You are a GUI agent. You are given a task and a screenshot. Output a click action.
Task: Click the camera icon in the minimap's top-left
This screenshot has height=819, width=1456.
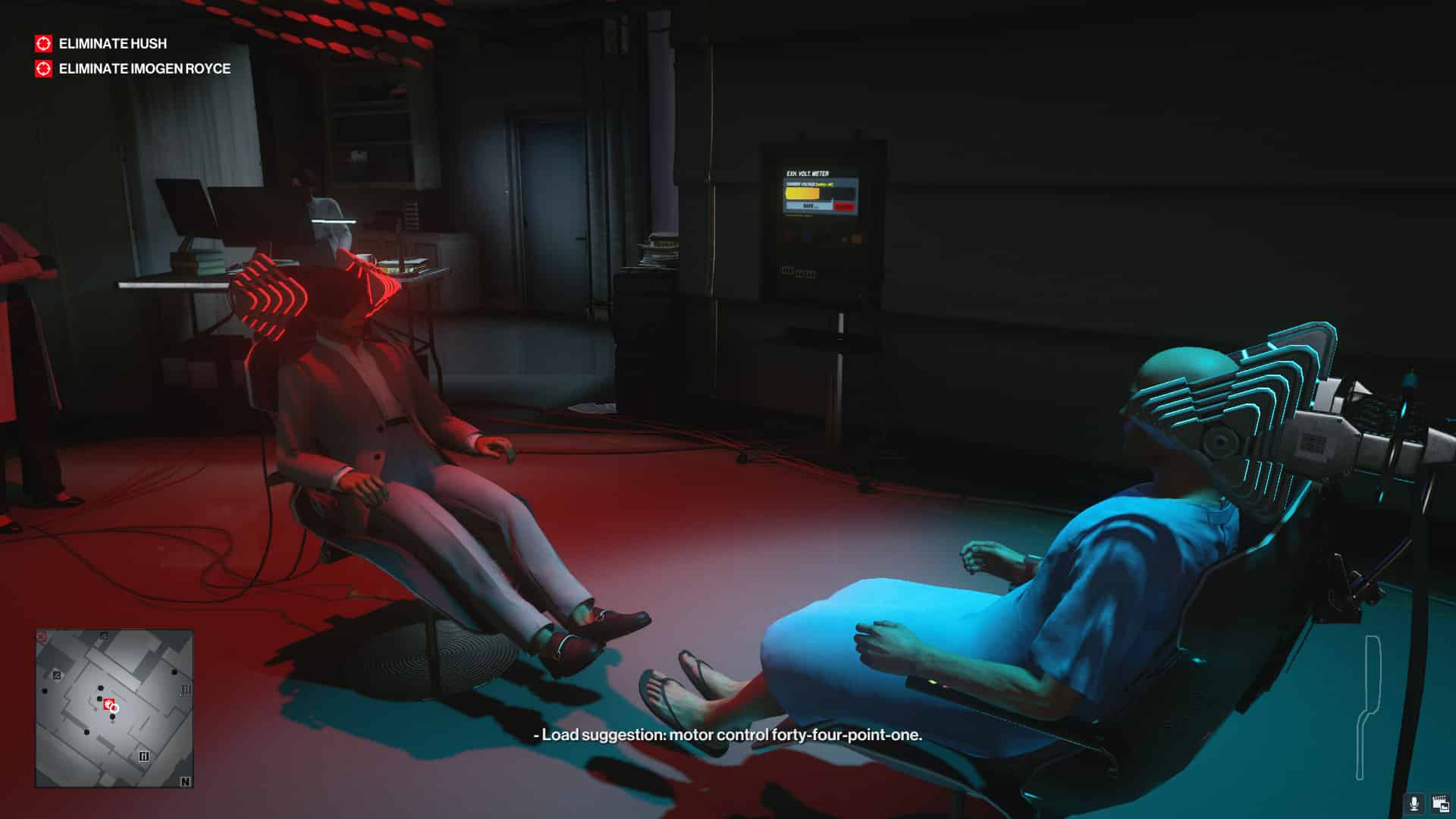pos(40,636)
